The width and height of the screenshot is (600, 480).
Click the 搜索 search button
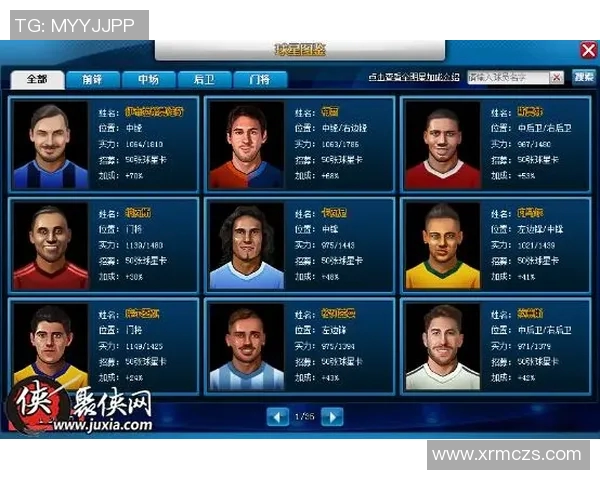point(583,77)
